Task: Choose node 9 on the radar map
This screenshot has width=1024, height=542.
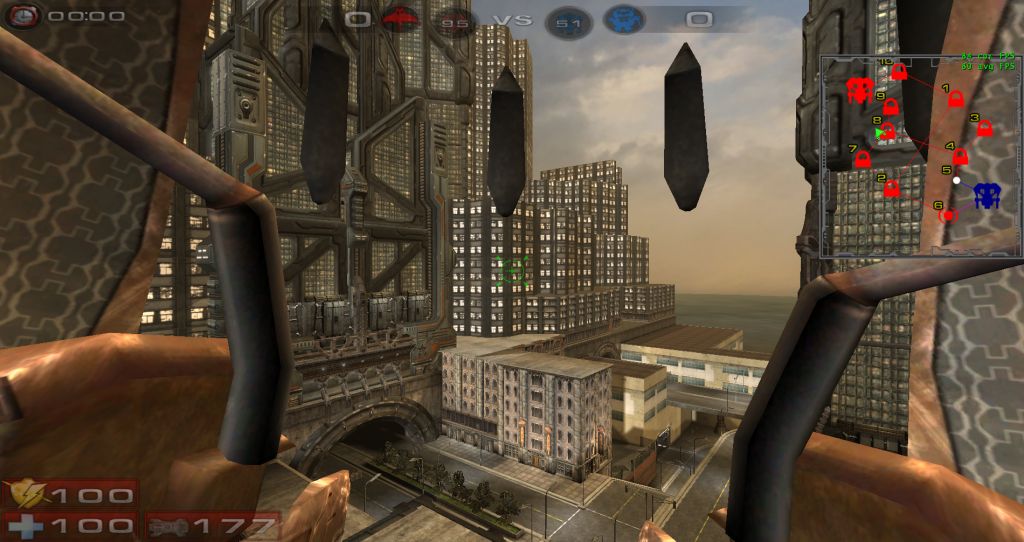Action: coord(891,107)
